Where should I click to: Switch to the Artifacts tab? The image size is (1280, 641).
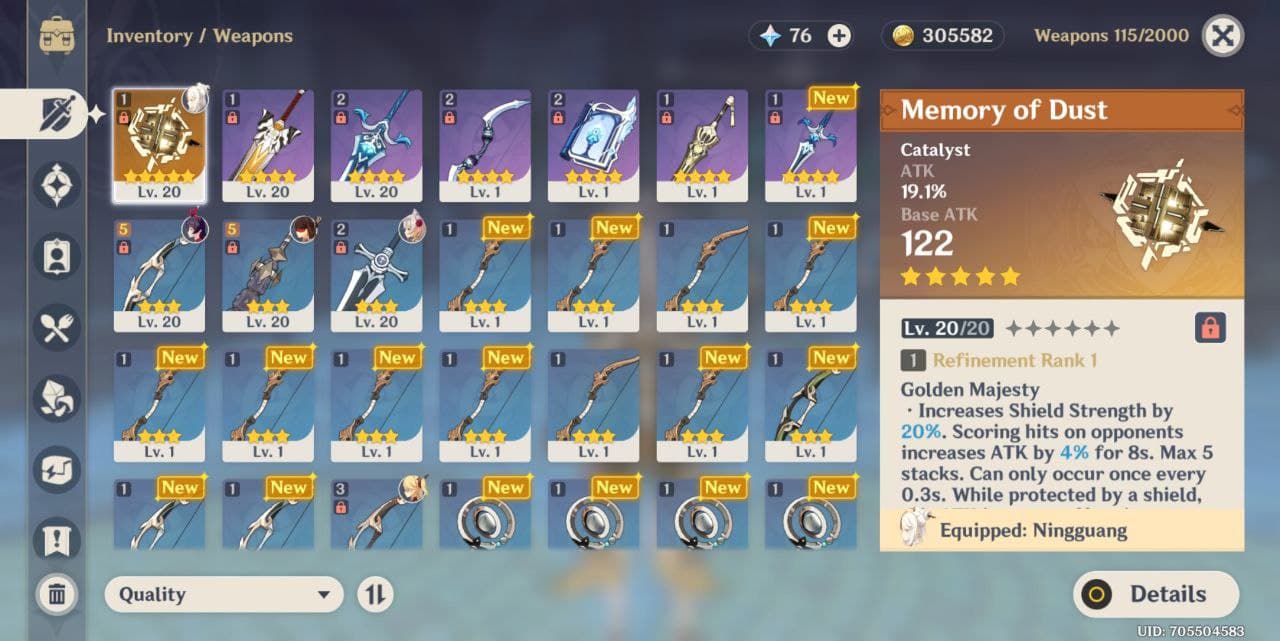(57, 185)
